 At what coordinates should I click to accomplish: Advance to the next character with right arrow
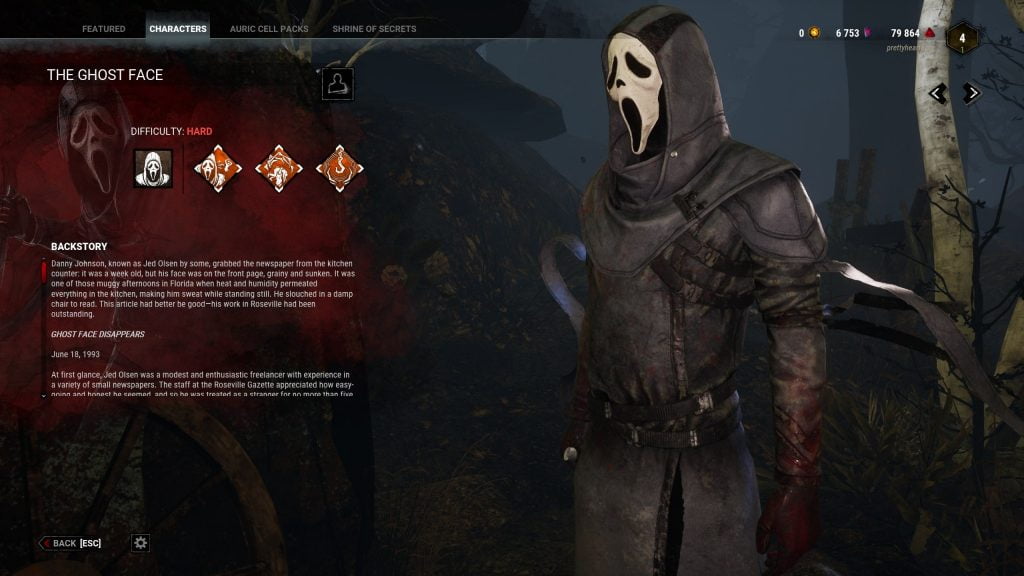click(971, 93)
